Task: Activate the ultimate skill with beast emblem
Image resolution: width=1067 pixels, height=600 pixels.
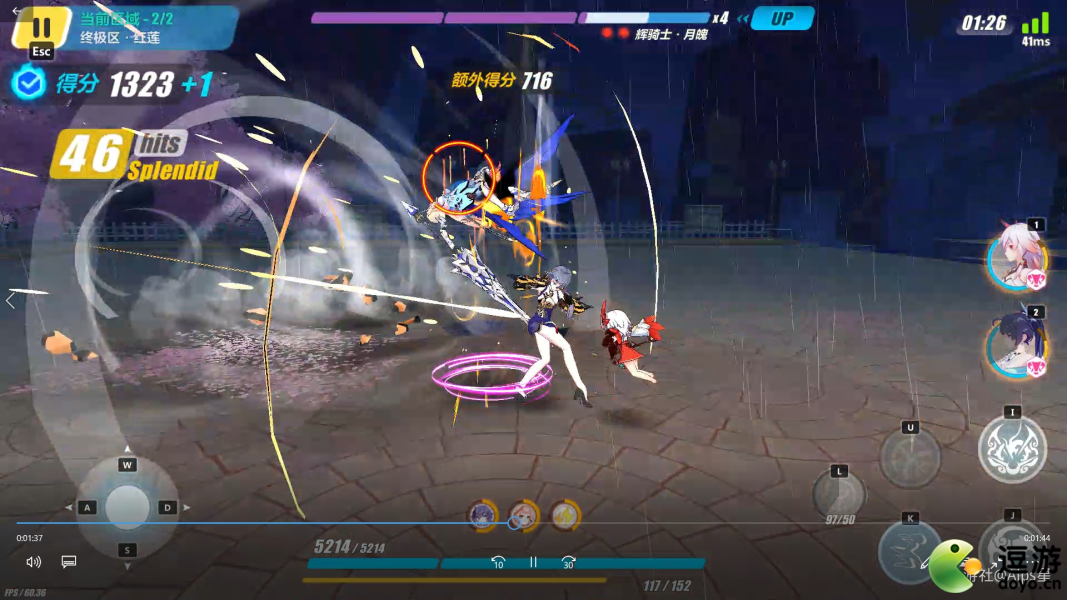Action: (1012, 449)
